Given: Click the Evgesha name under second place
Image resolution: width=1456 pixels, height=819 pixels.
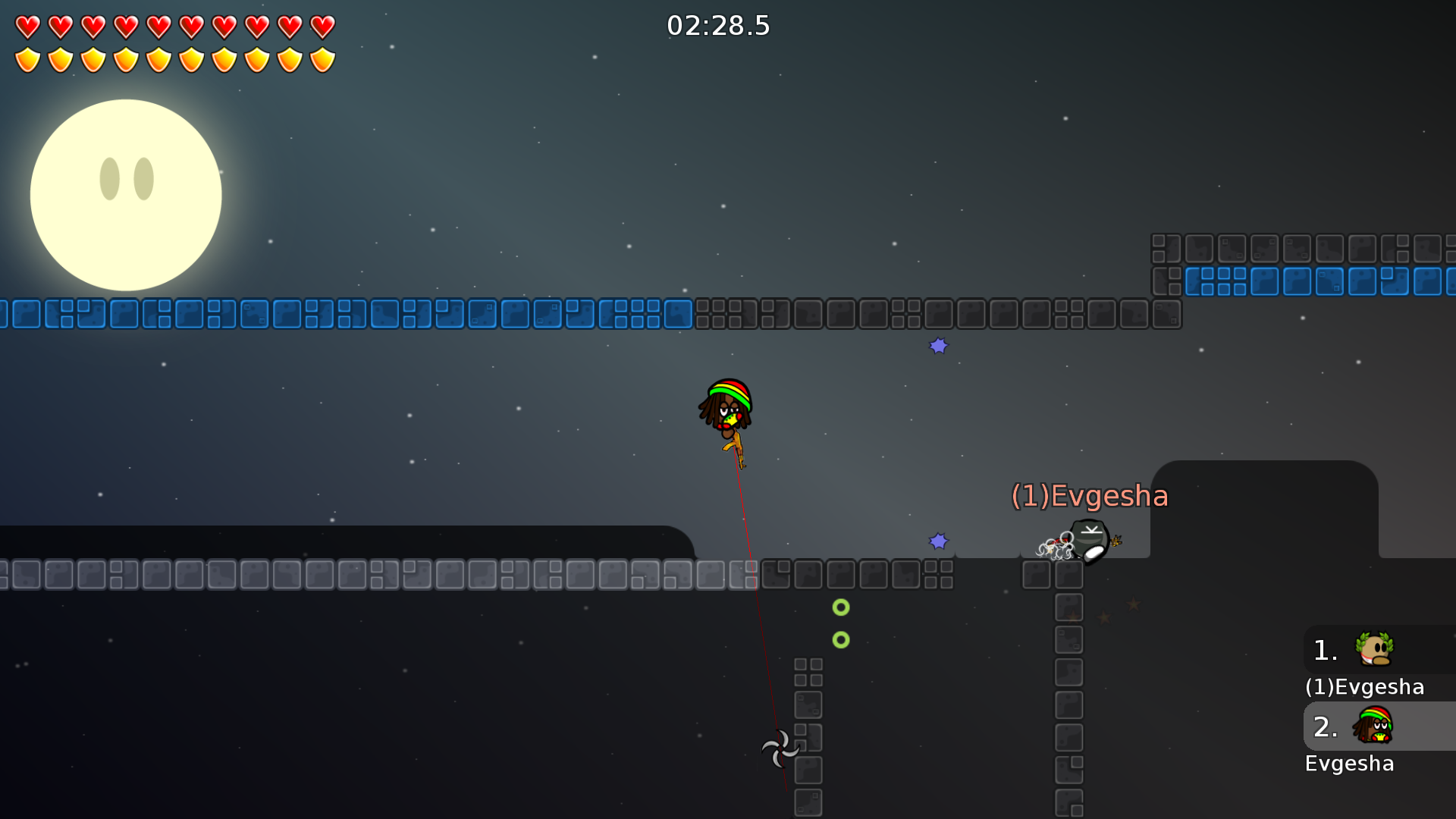Looking at the screenshot, I should (1350, 764).
